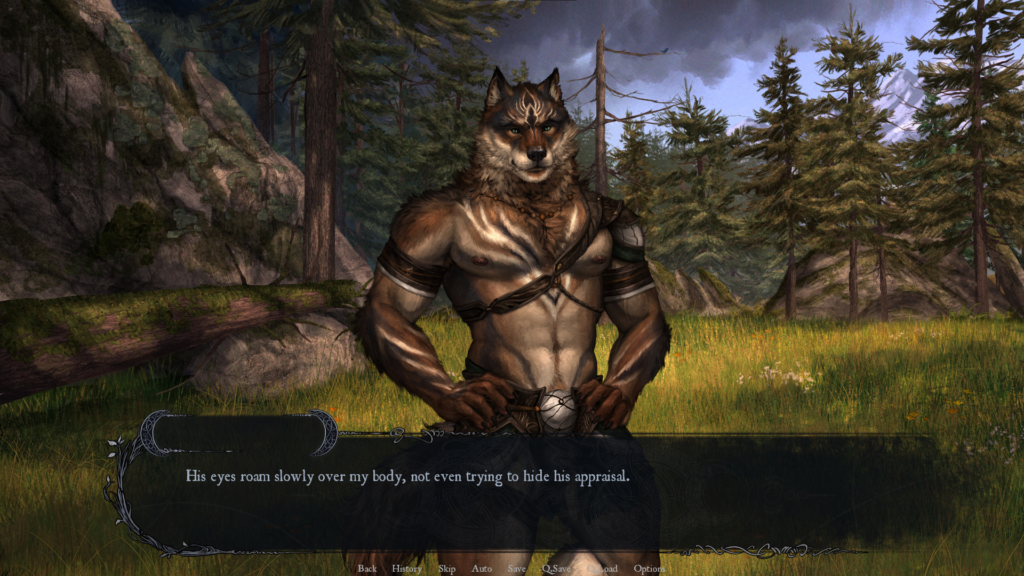Open the dialogue History log

click(407, 569)
